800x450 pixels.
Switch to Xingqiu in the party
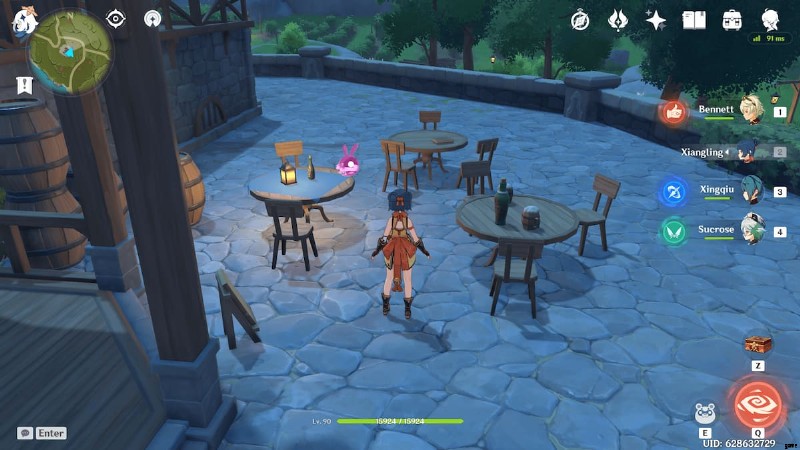point(748,191)
